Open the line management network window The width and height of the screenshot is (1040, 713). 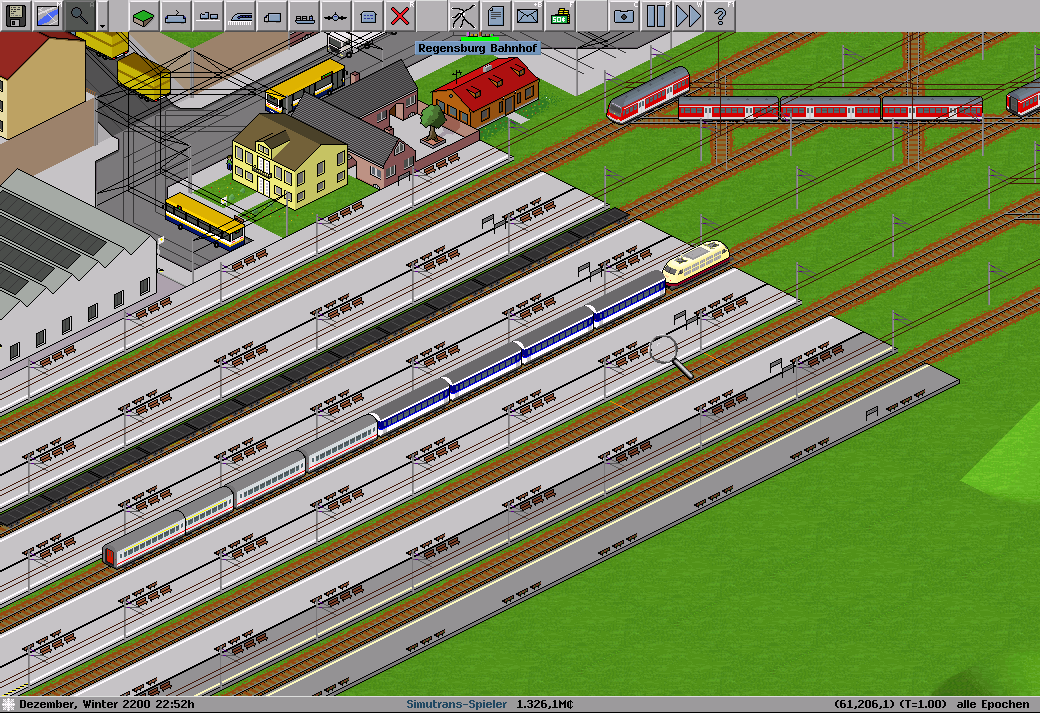[464, 15]
